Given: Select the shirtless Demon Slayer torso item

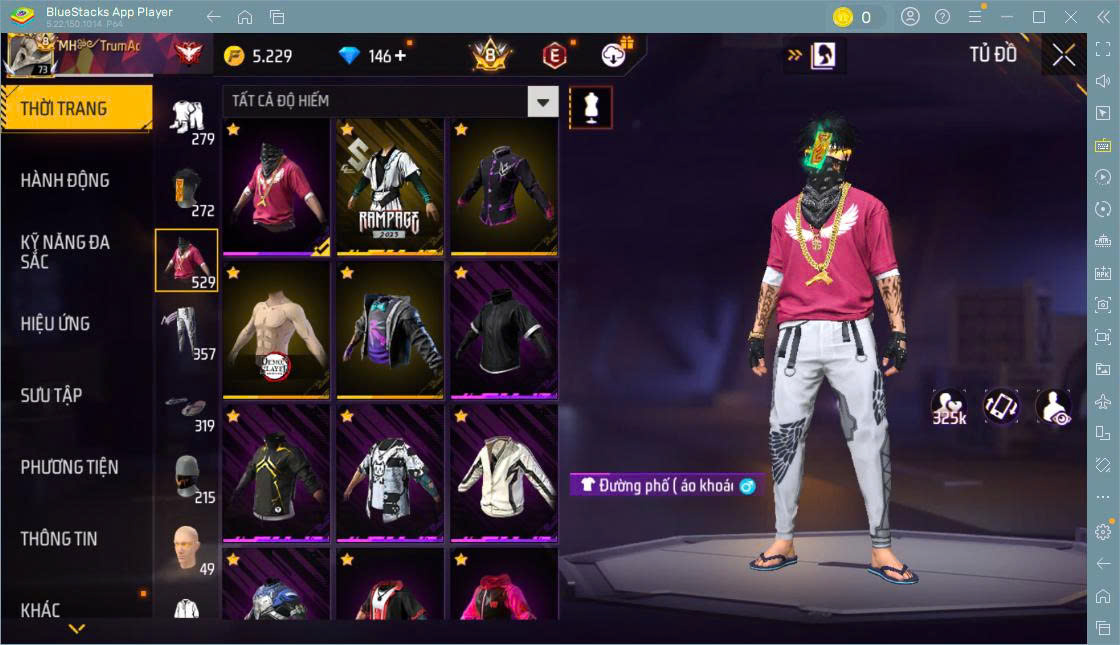Looking at the screenshot, I should (275, 330).
